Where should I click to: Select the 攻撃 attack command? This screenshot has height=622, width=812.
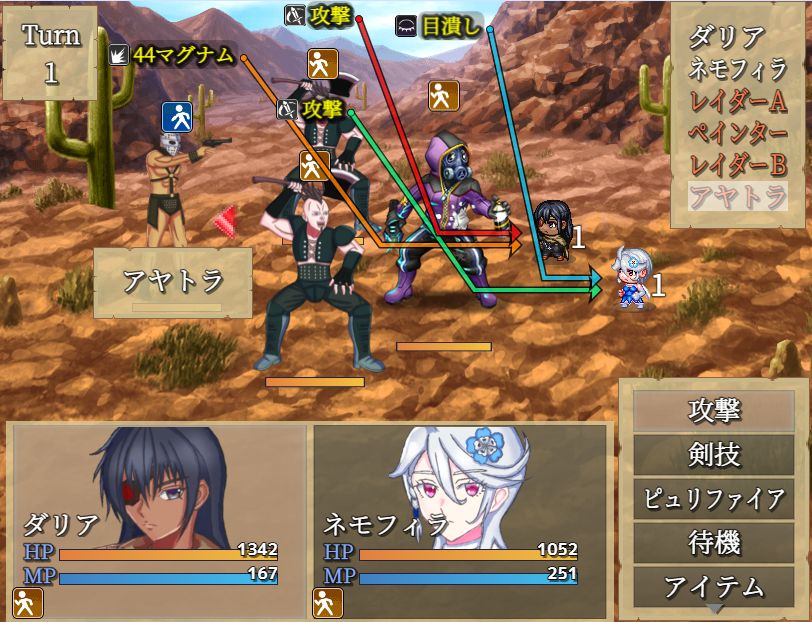[x=714, y=411]
